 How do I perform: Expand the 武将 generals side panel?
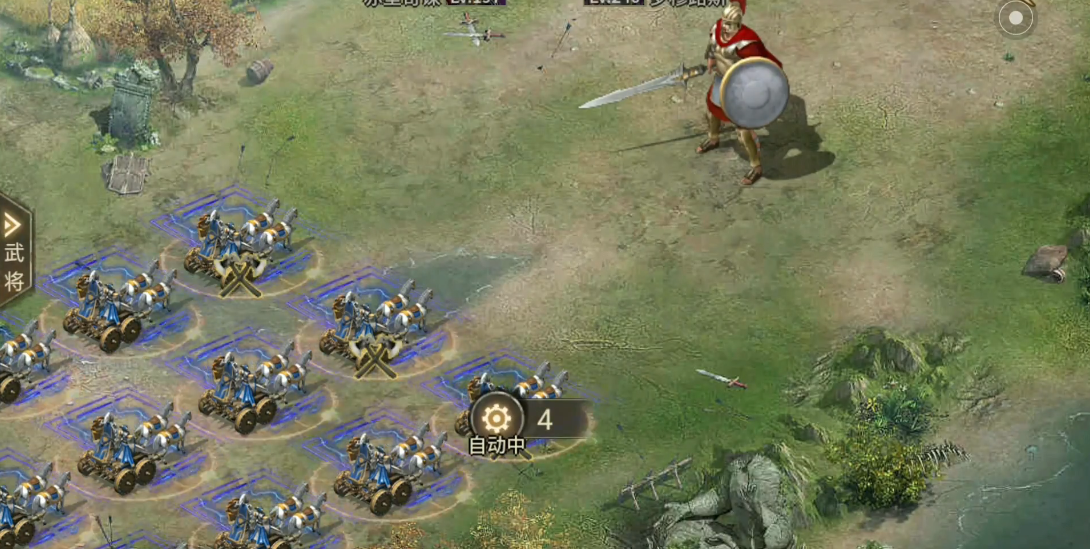pos(14,252)
